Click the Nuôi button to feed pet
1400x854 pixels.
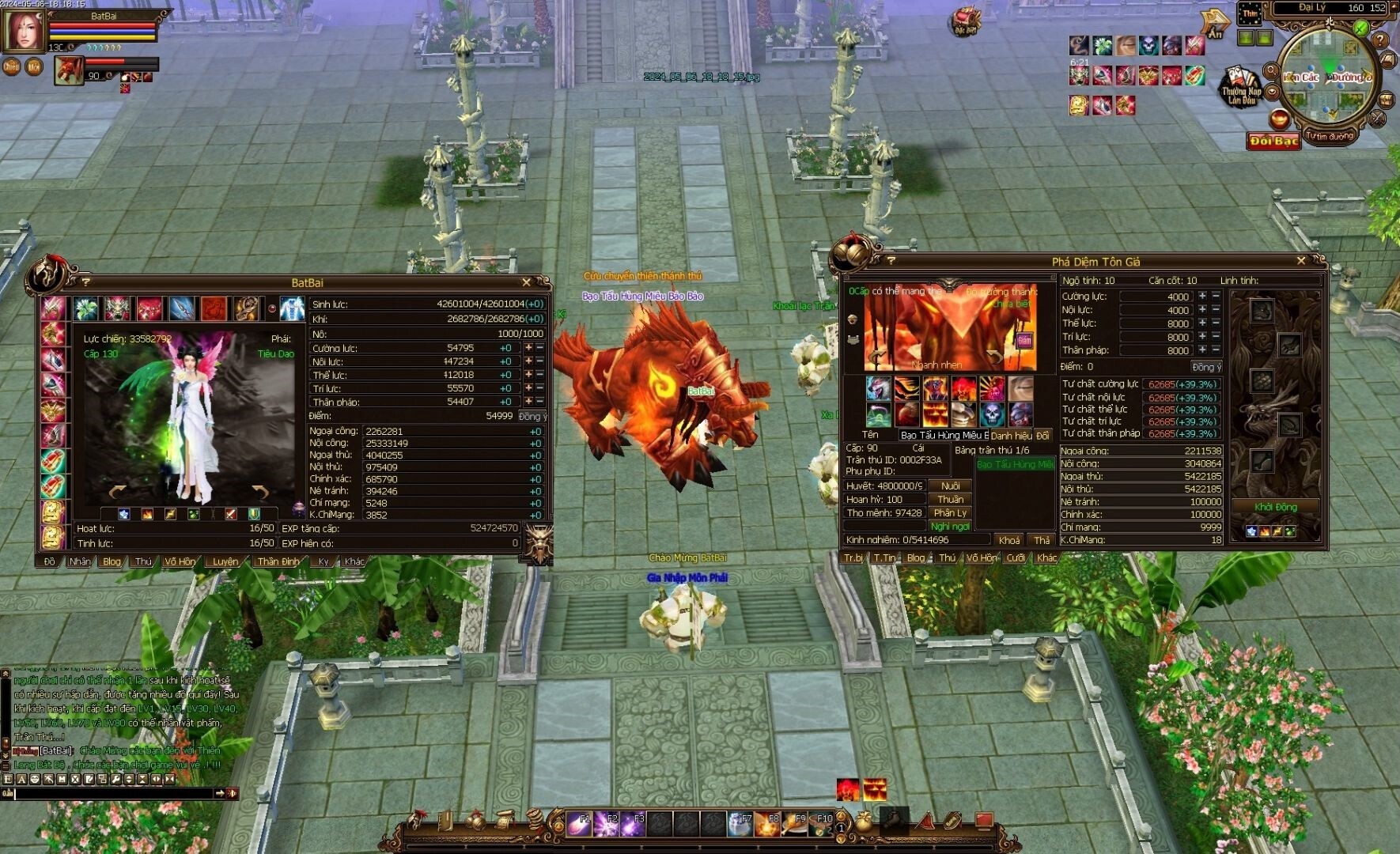[x=951, y=486]
